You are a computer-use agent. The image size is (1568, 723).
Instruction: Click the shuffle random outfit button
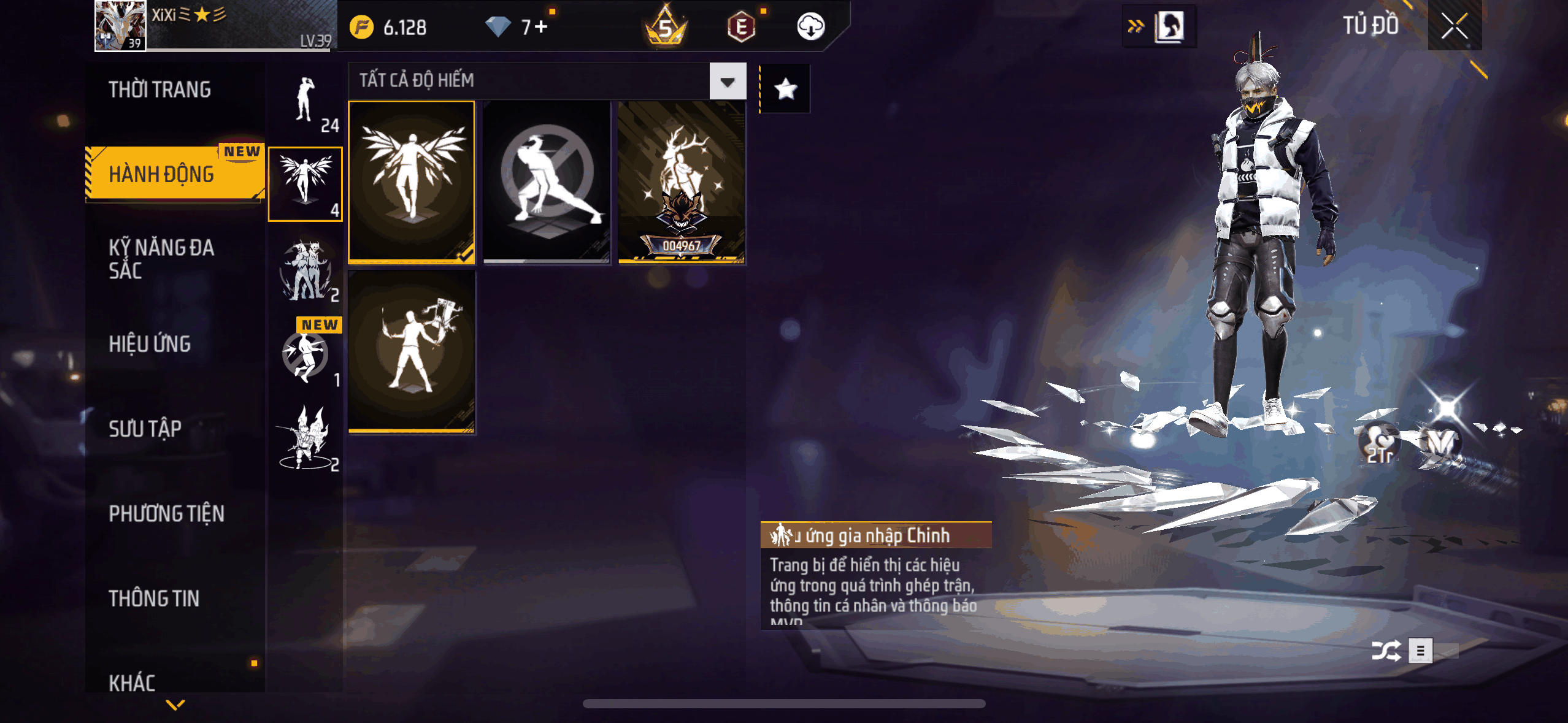pyautogui.click(x=1386, y=651)
